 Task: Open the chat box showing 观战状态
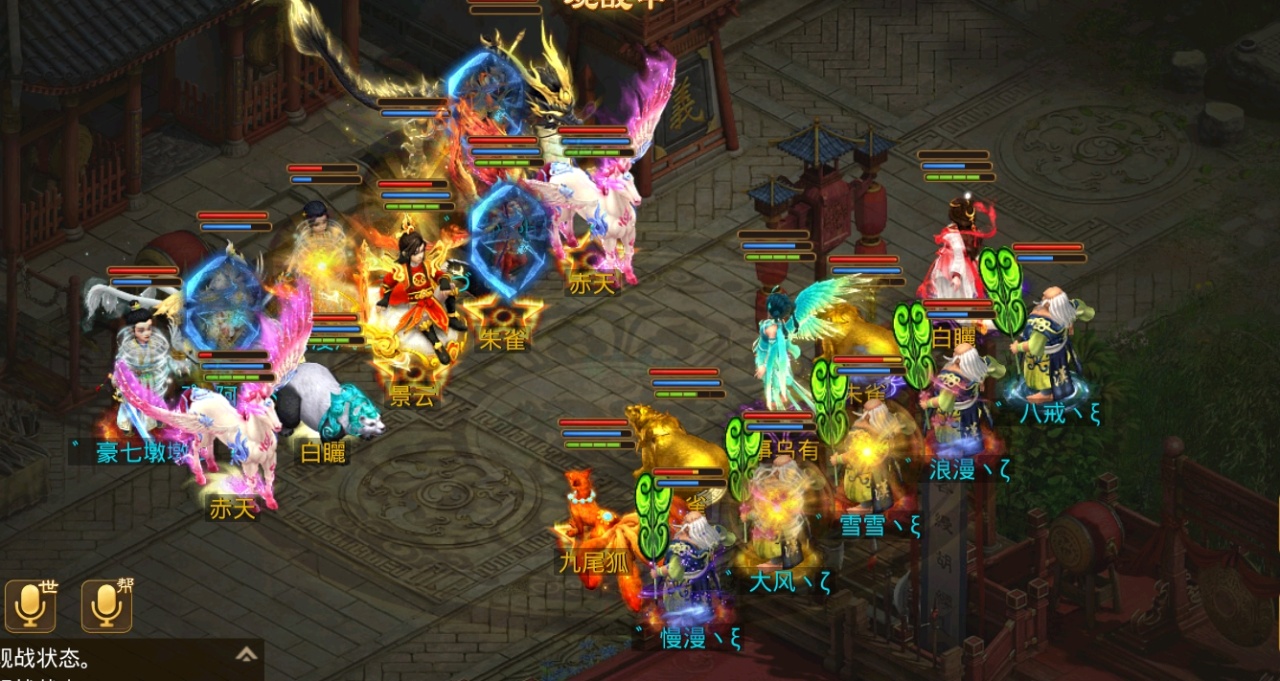[110, 661]
